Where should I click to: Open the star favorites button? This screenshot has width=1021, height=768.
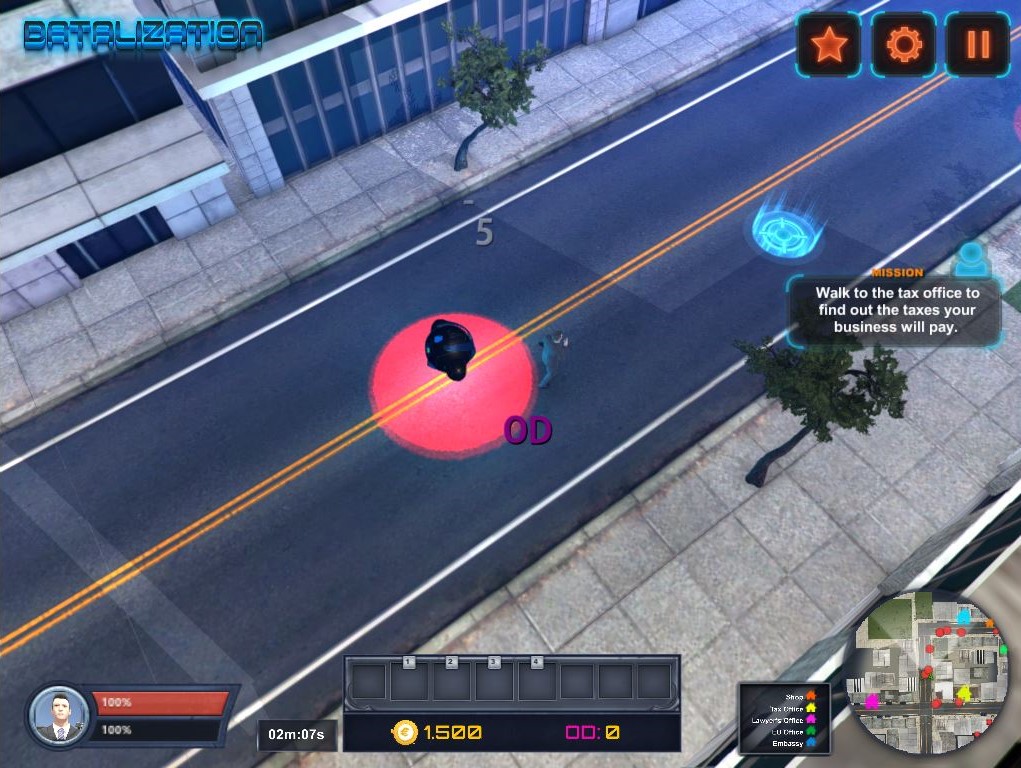[x=828, y=45]
